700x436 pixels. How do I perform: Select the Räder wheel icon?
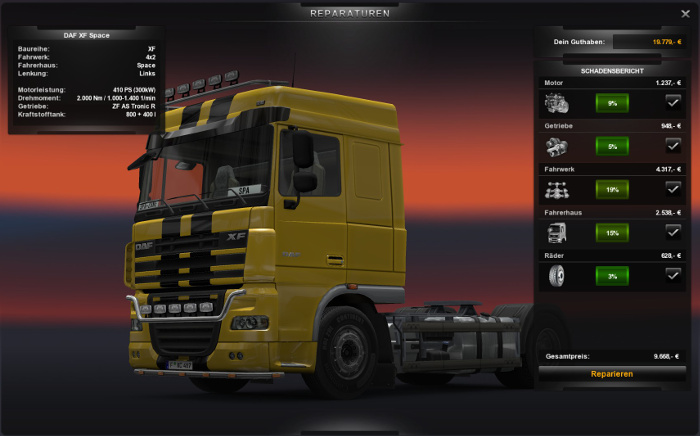(557, 275)
